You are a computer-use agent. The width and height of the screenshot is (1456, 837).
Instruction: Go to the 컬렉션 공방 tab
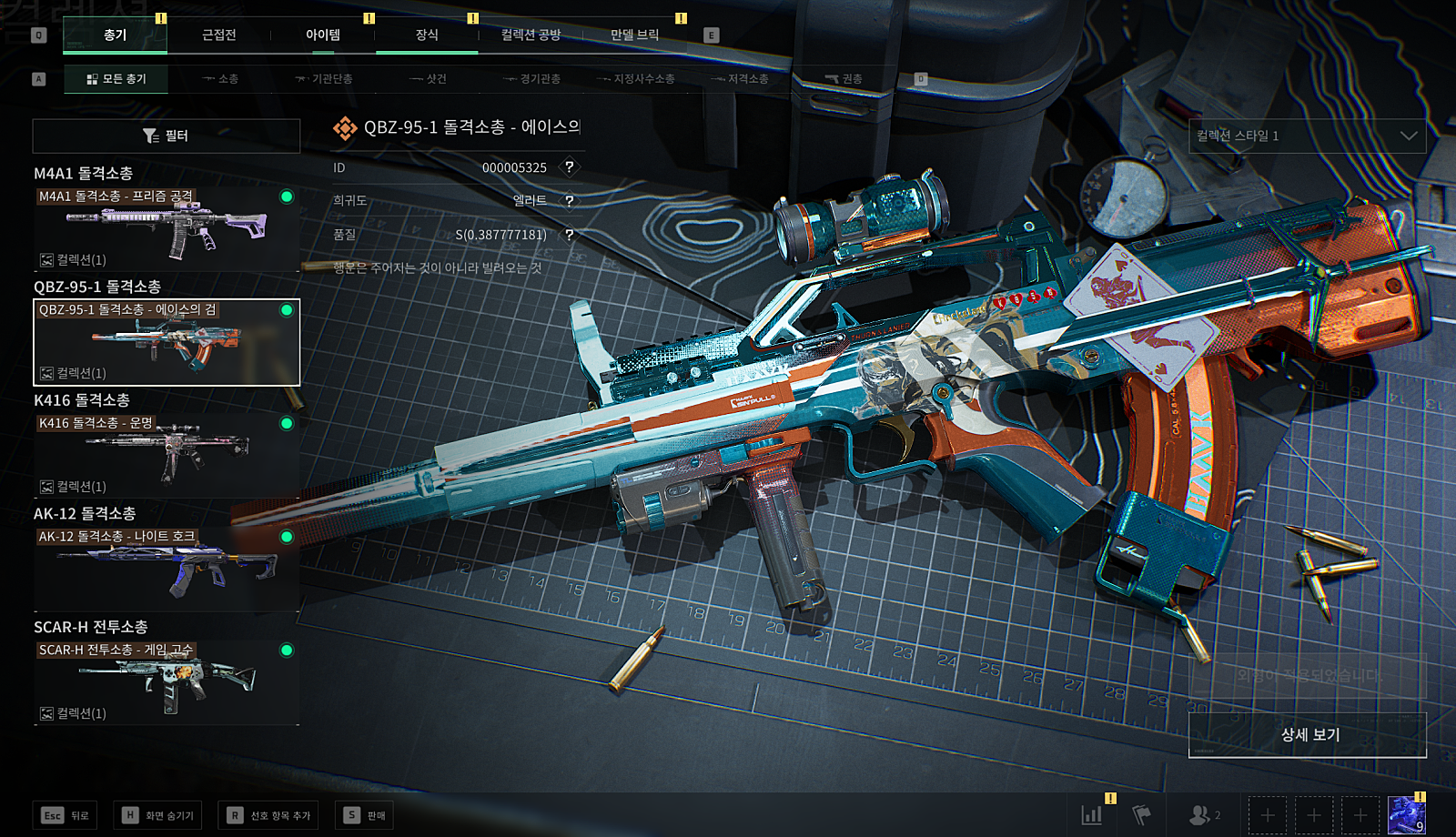531,35
